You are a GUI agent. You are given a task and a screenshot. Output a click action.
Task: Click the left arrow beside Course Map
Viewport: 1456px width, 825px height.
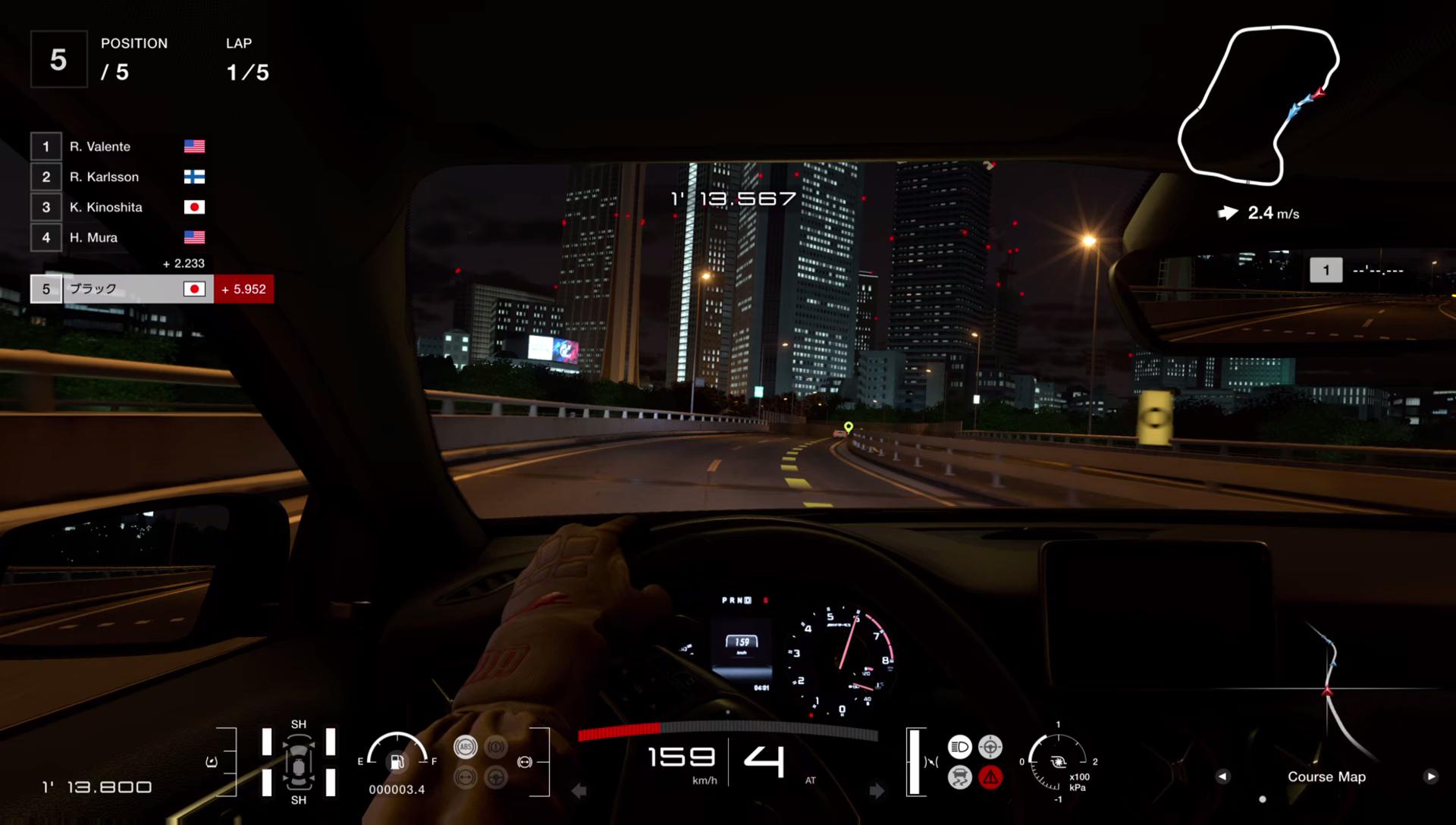pos(1222,776)
